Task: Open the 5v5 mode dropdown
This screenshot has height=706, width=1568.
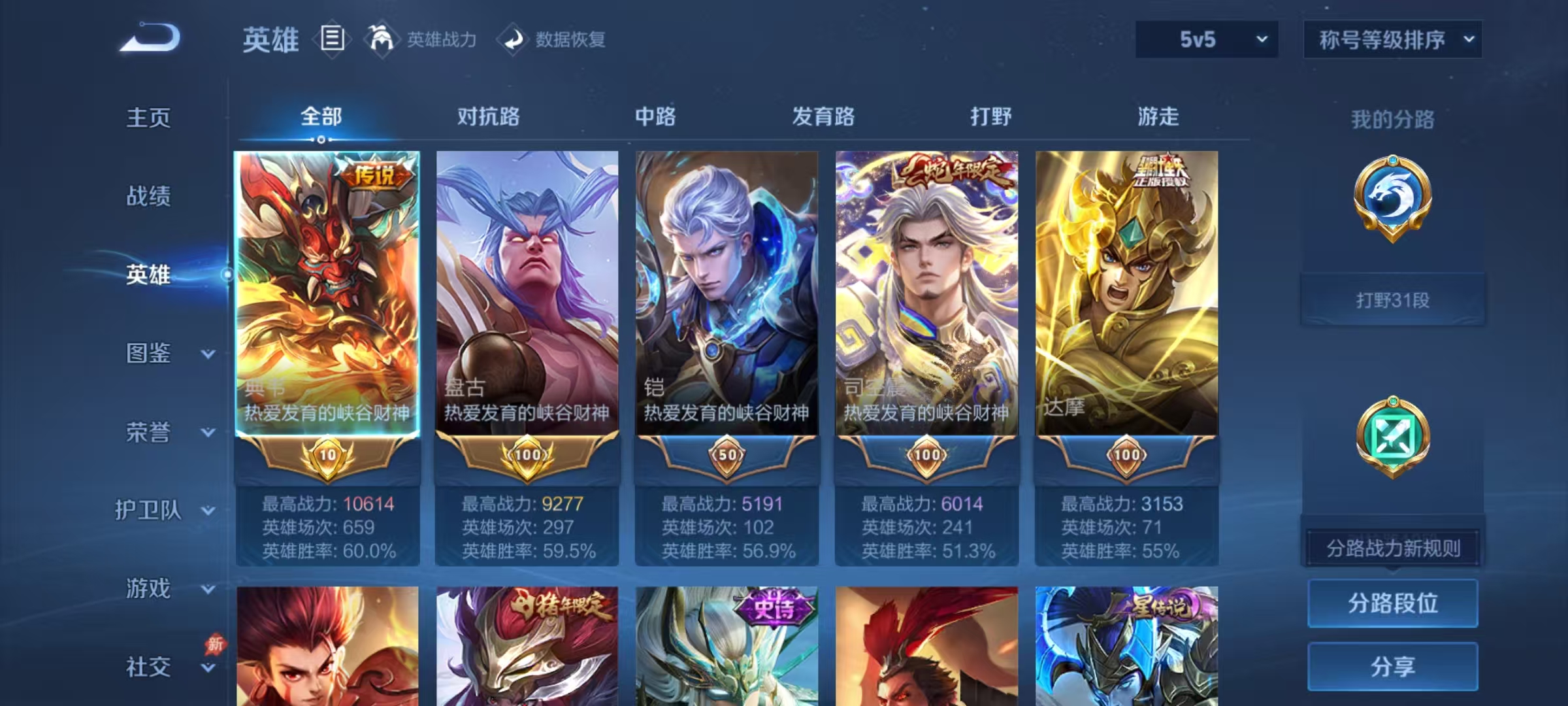Action: click(x=1205, y=39)
